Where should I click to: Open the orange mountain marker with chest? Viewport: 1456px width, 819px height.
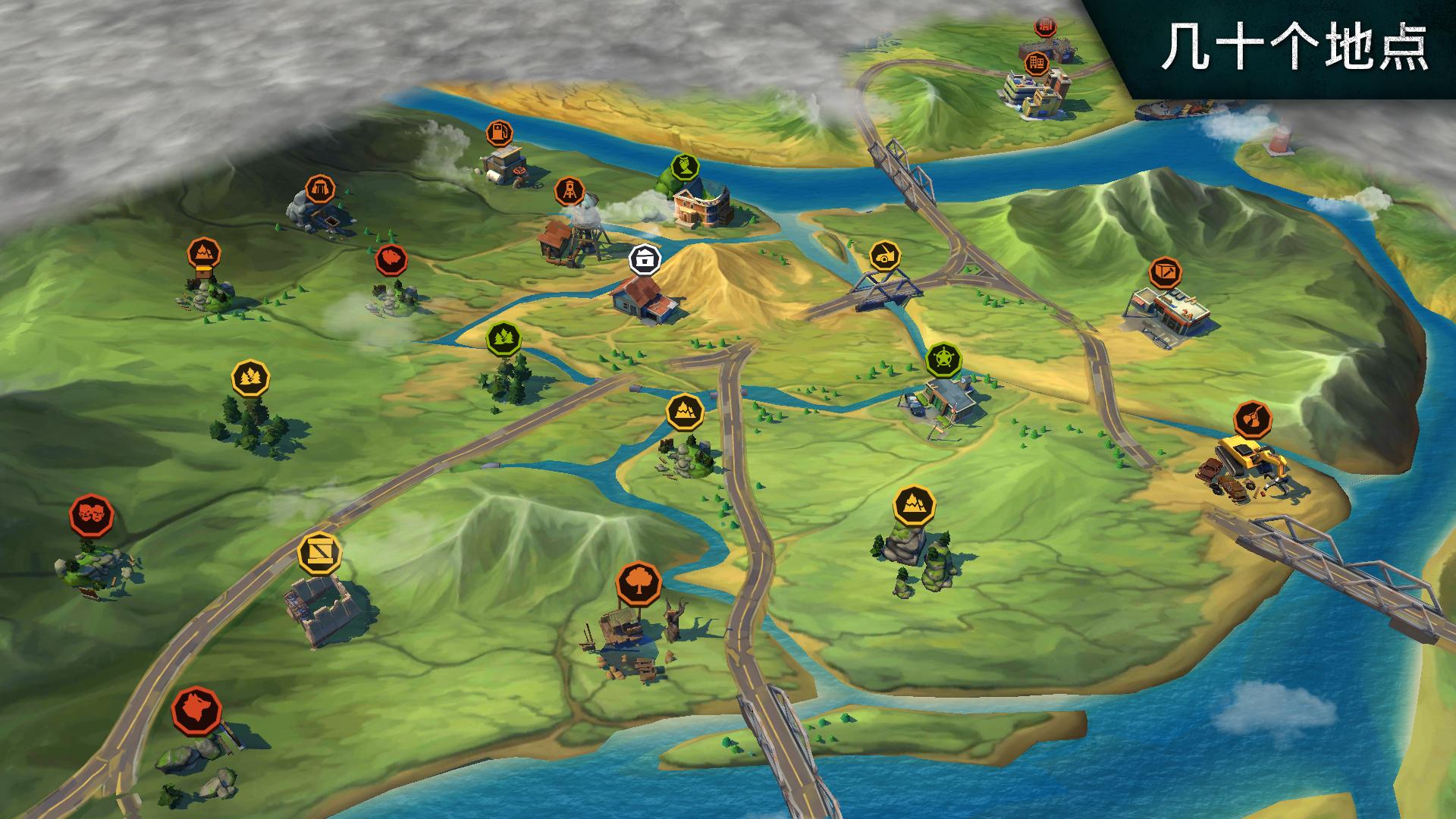204,253
